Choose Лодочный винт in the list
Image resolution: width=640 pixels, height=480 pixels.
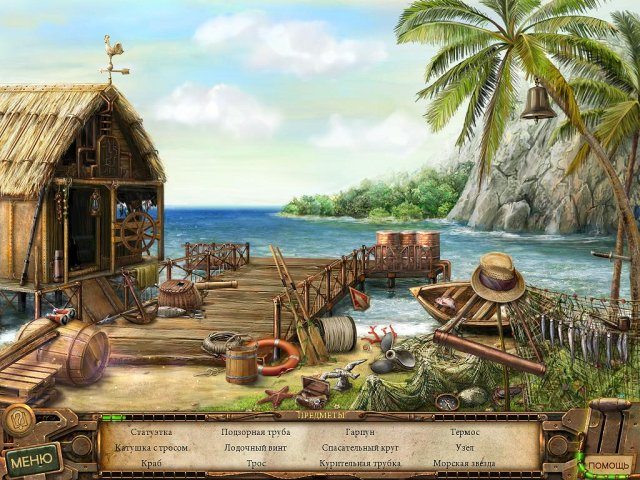[256, 448]
